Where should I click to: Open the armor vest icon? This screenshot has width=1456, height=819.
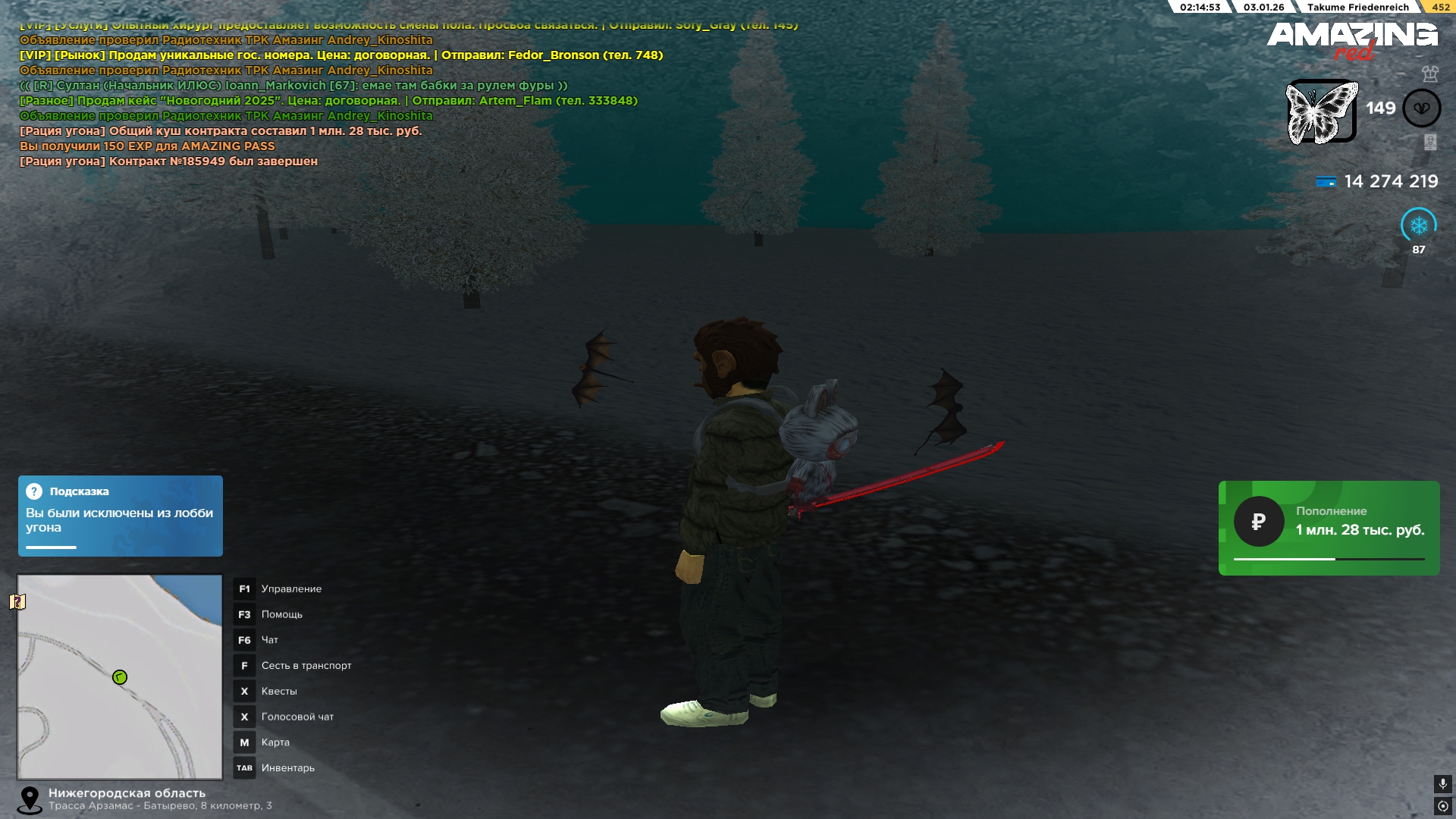[1430, 74]
